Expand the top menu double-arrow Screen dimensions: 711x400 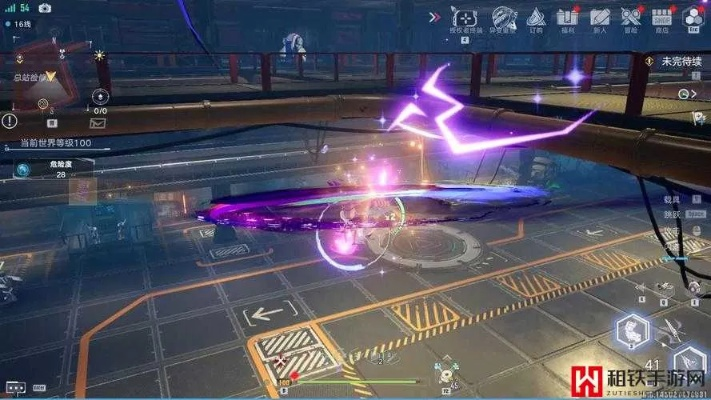(434, 16)
